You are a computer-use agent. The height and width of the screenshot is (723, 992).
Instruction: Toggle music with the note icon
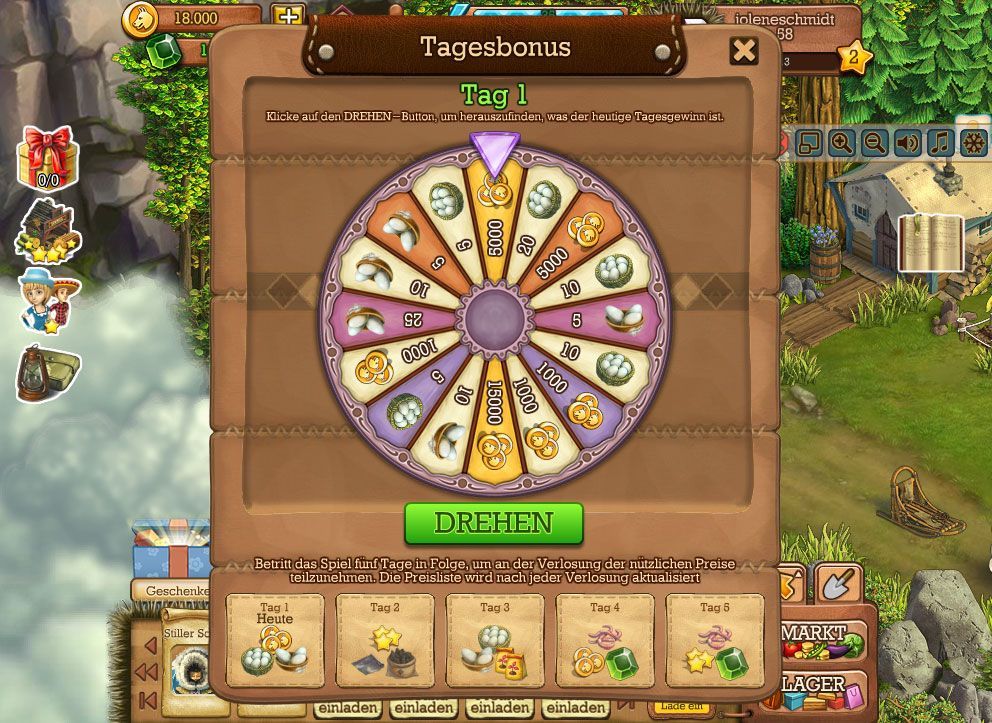(940, 143)
